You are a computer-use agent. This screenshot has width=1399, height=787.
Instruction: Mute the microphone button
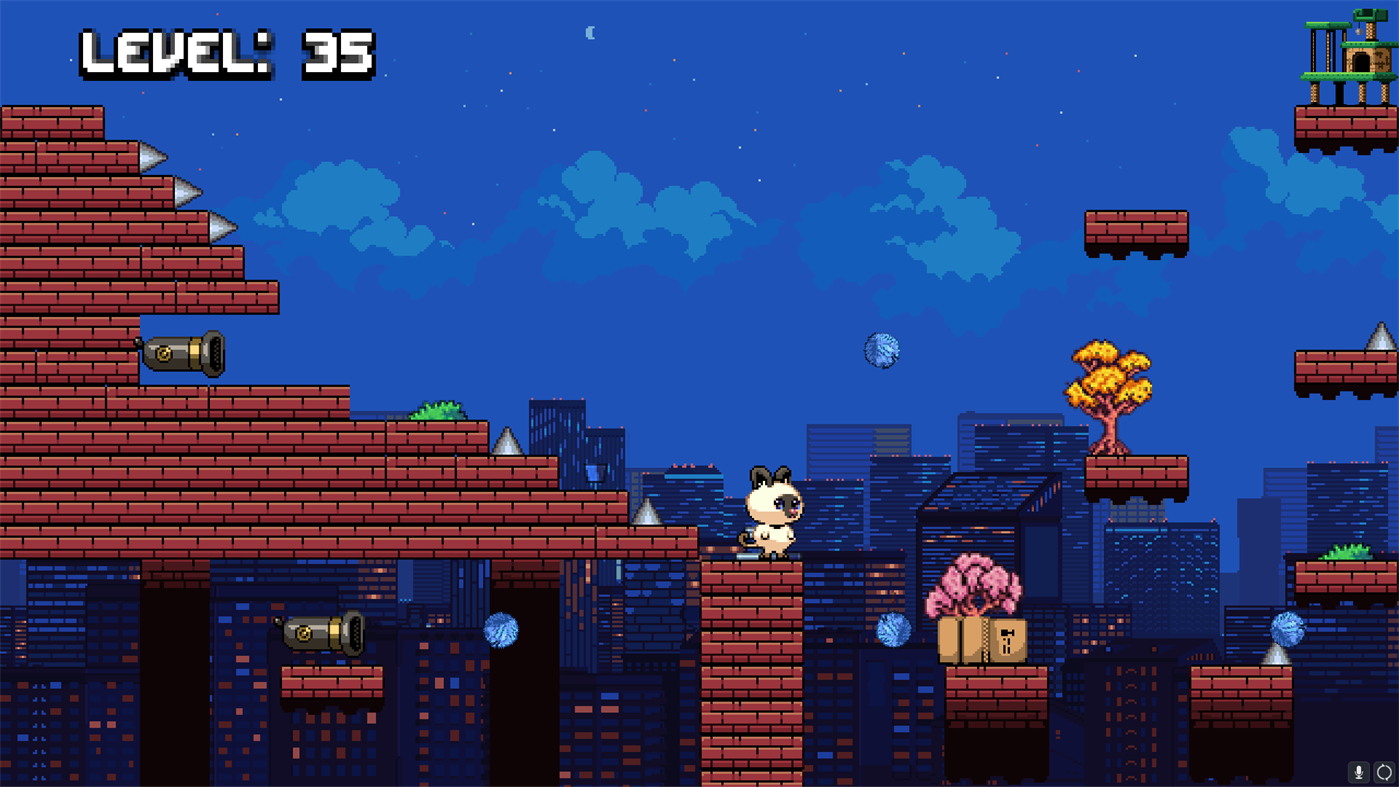(x=1357, y=772)
